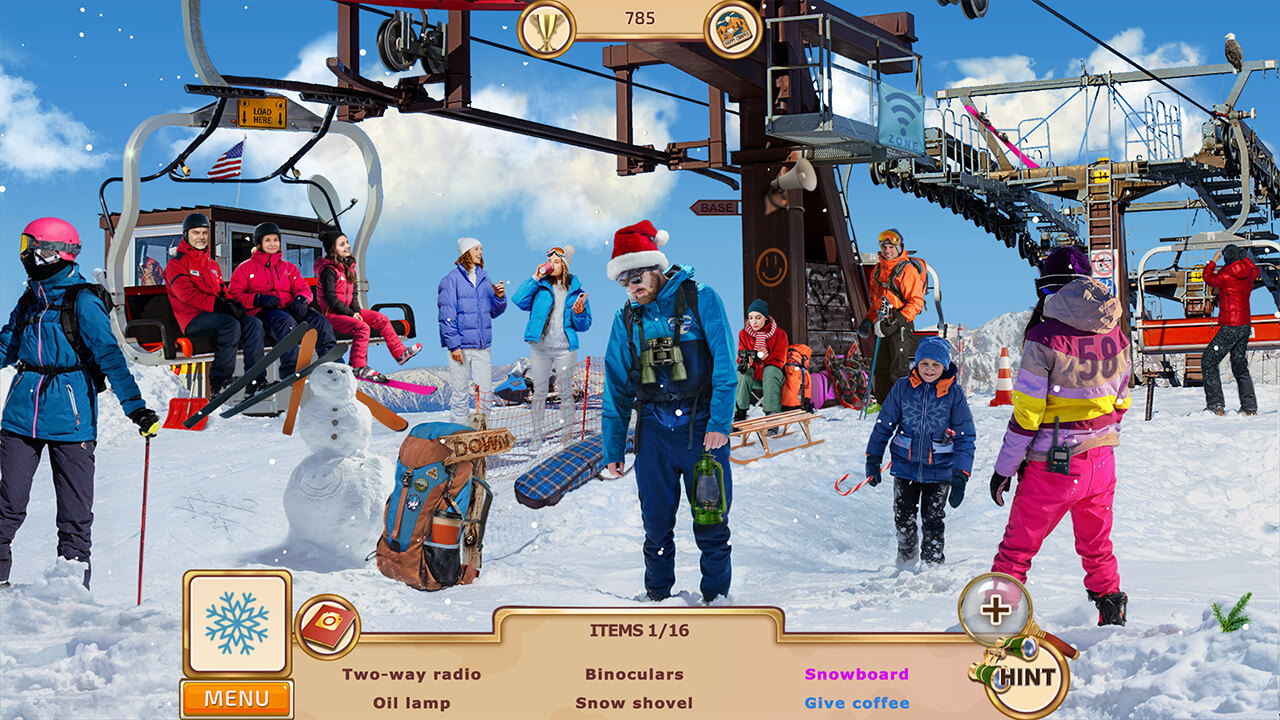Choose Oil lamp in the item list
Screen dimensions: 1280x720
click(411, 703)
